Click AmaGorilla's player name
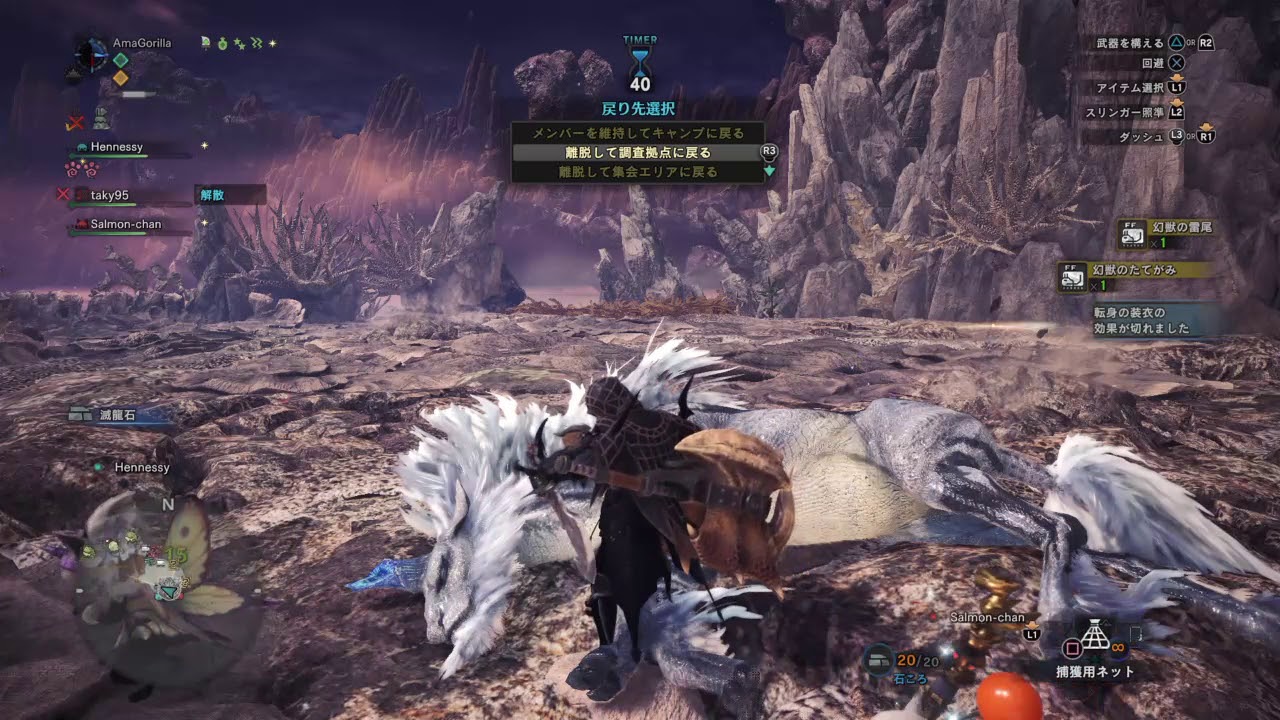 click(142, 43)
